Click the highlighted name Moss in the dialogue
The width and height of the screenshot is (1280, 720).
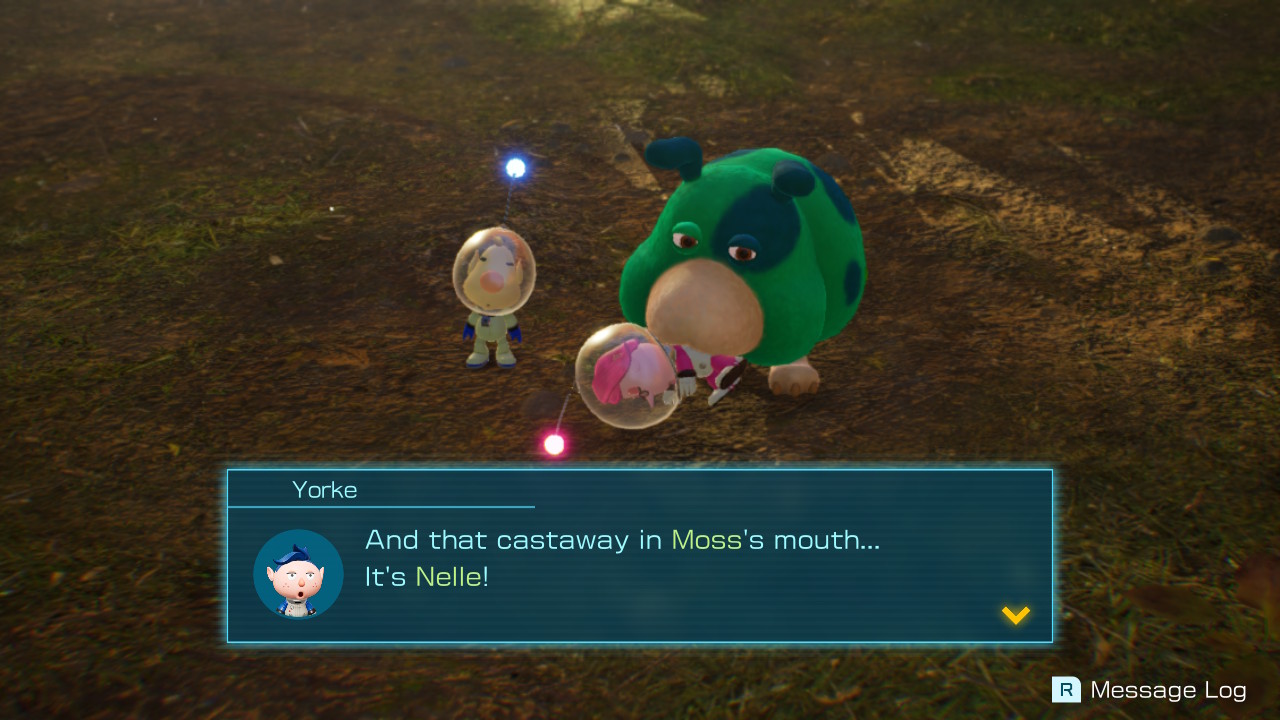pyautogui.click(x=707, y=539)
